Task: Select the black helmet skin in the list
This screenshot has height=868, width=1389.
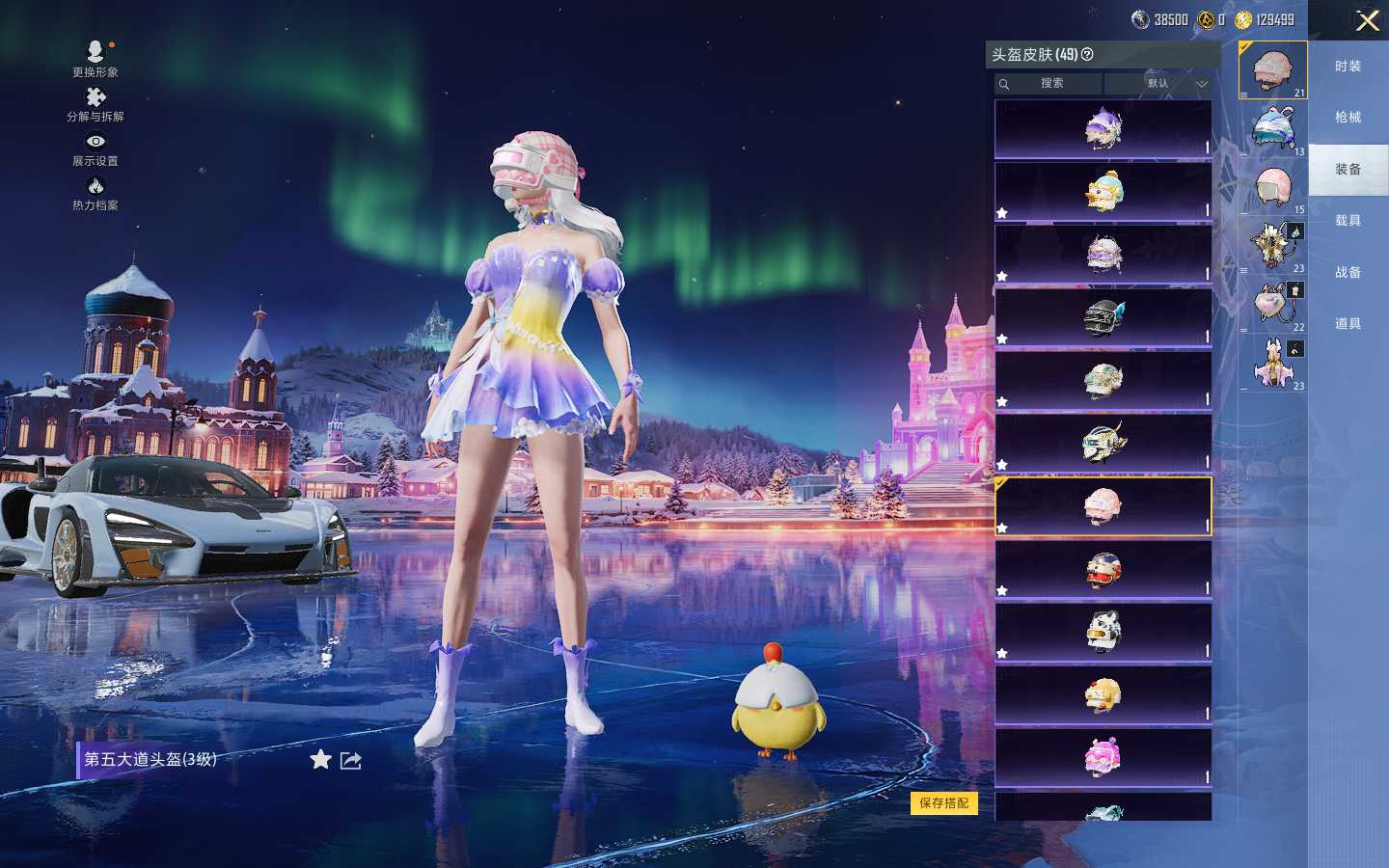Action: tap(1103, 316)
